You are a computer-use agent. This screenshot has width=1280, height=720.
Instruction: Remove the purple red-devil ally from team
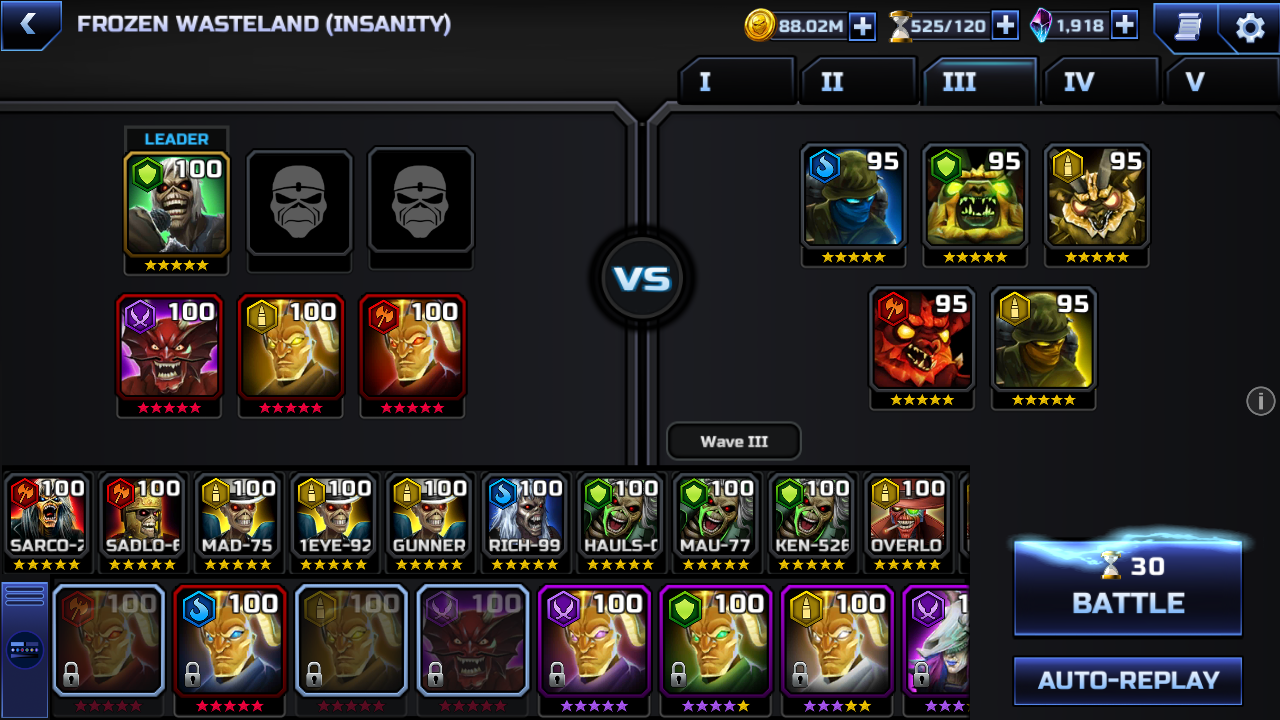point(168,347)
